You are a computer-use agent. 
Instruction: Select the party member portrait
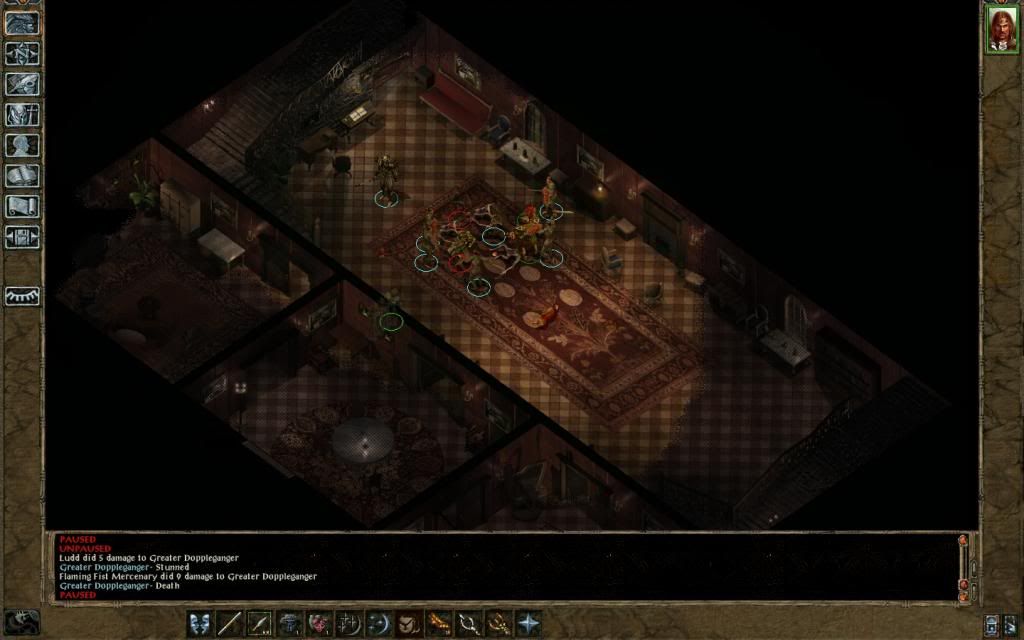pos(1001,28)
